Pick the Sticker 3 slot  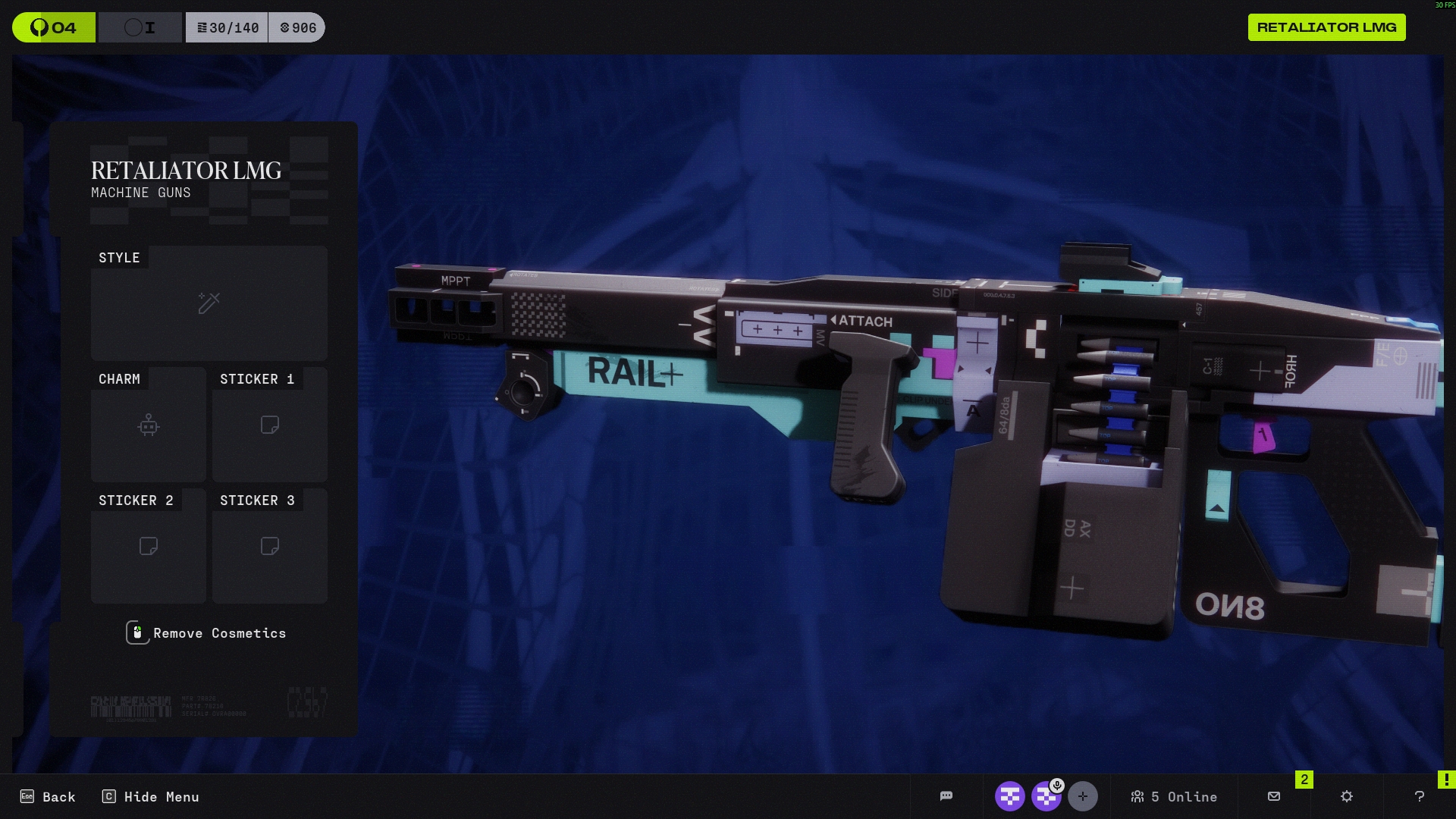click(x=269, y=546)
